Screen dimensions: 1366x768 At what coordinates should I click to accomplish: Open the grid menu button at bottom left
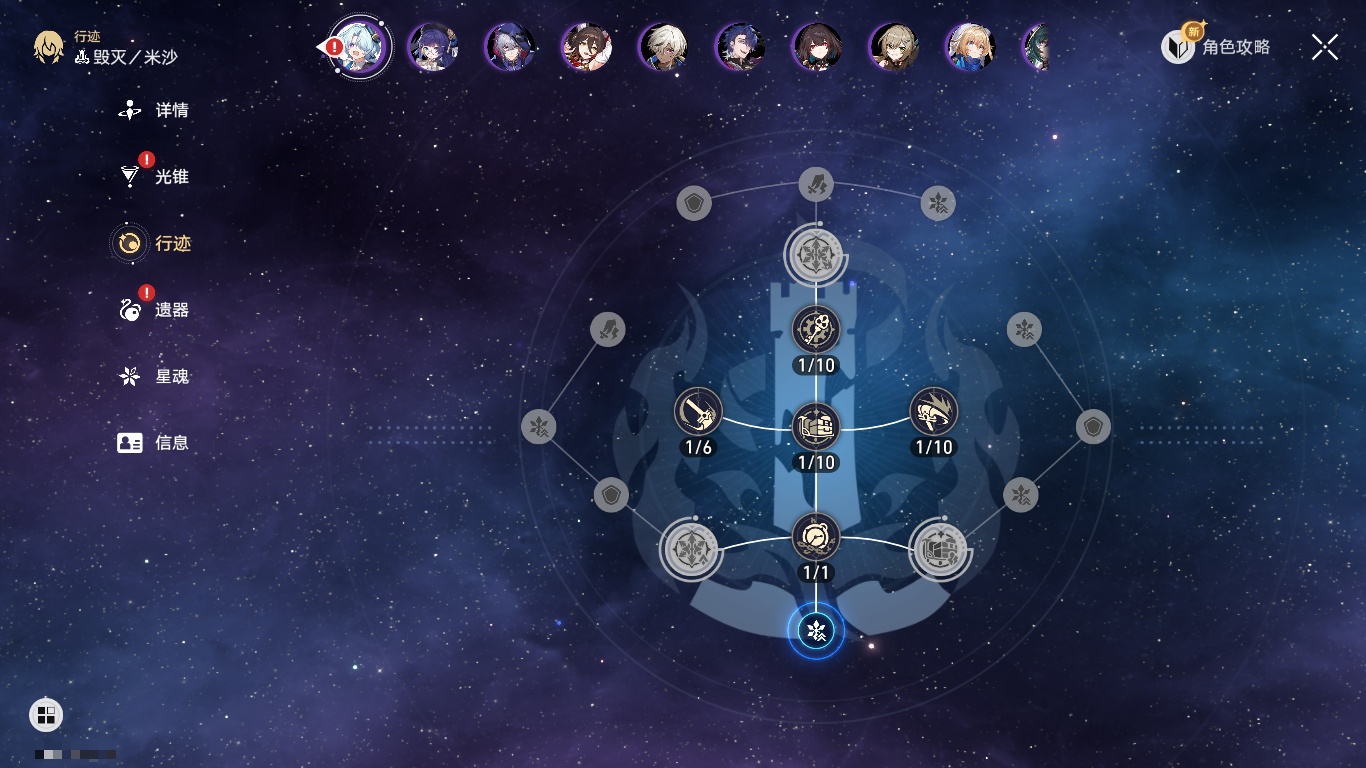pyautogui.click(x=46, y=715)
